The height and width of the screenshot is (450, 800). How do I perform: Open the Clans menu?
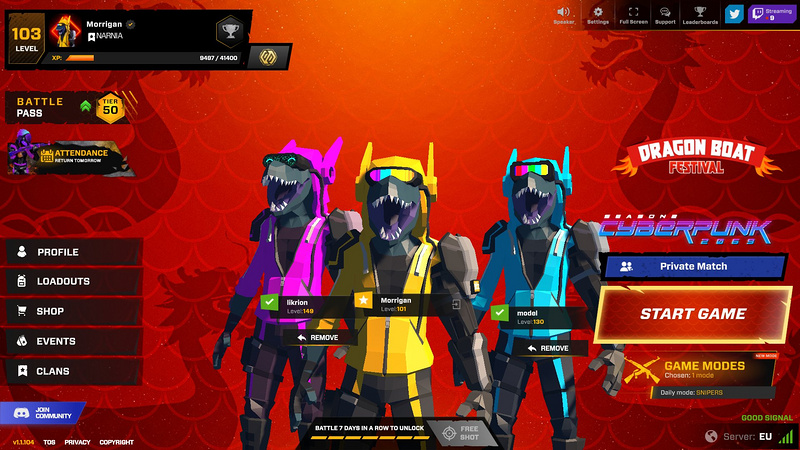coord(54,372)
